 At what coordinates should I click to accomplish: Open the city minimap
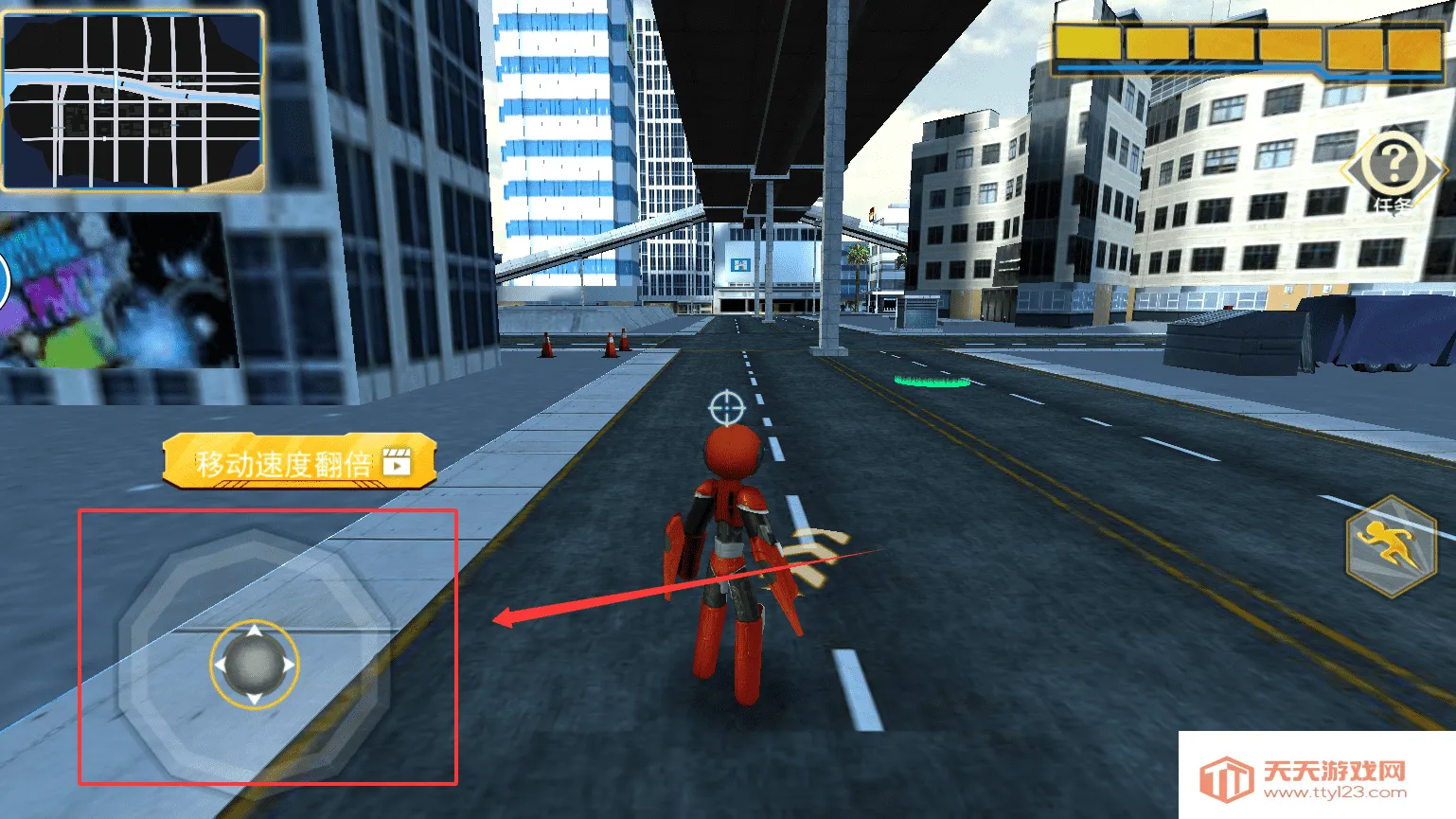pos(133,100)
